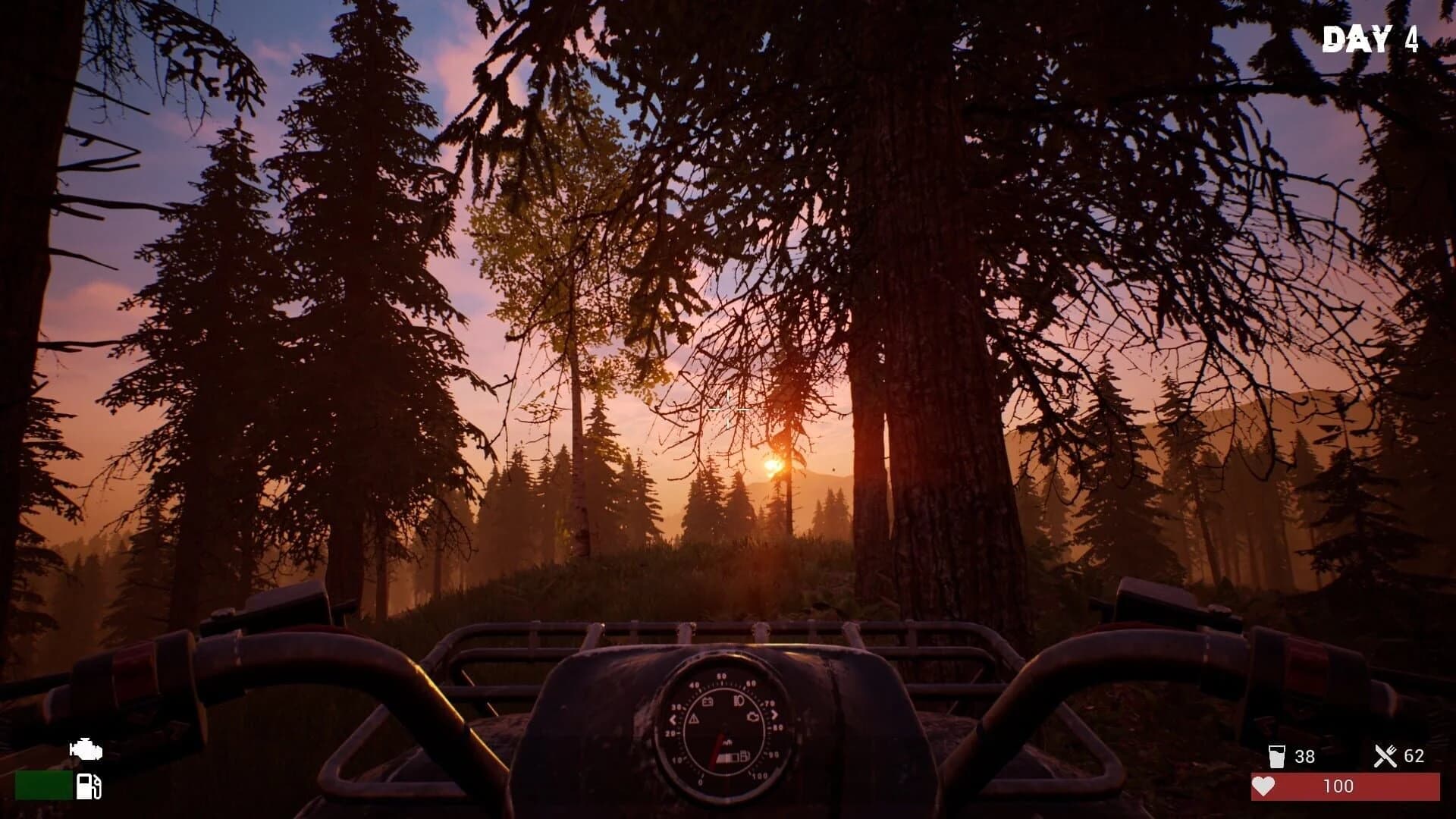Select the battery warning light on the speedometer
1456x819 pixels.
pyautogui.click(x=708, y=701)
